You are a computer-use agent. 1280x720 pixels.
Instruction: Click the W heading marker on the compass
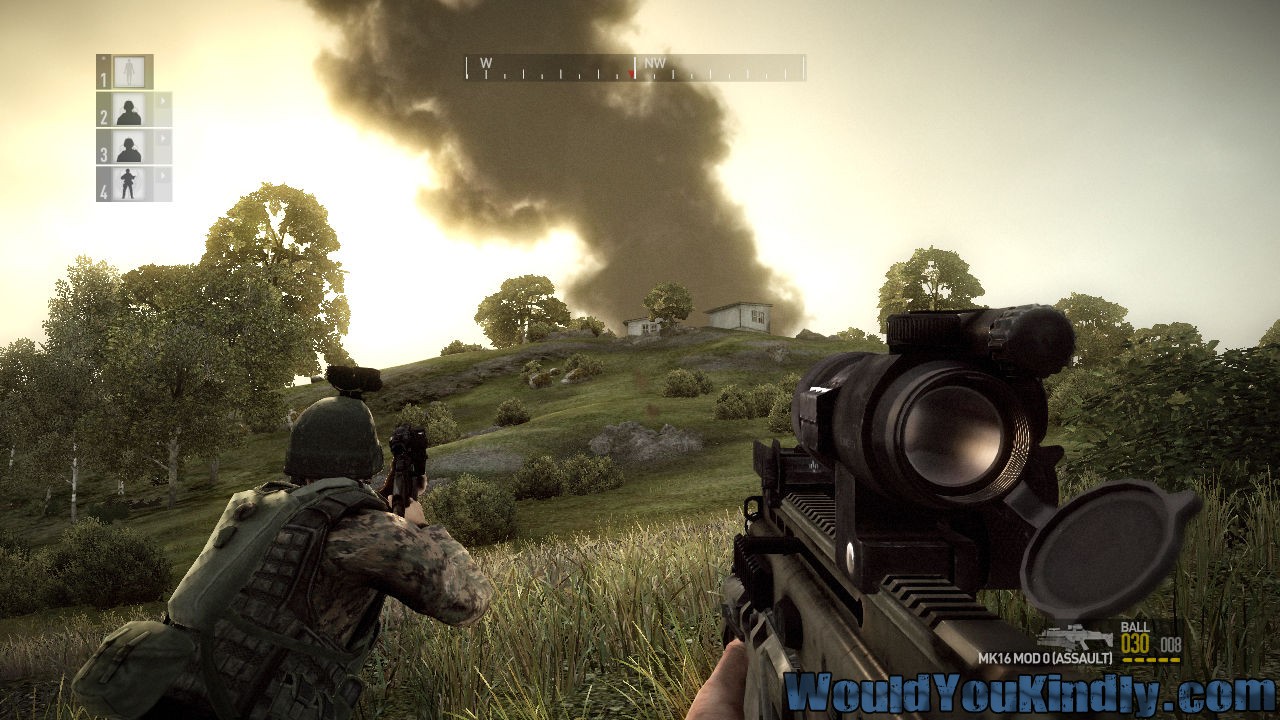pos(487,62)
